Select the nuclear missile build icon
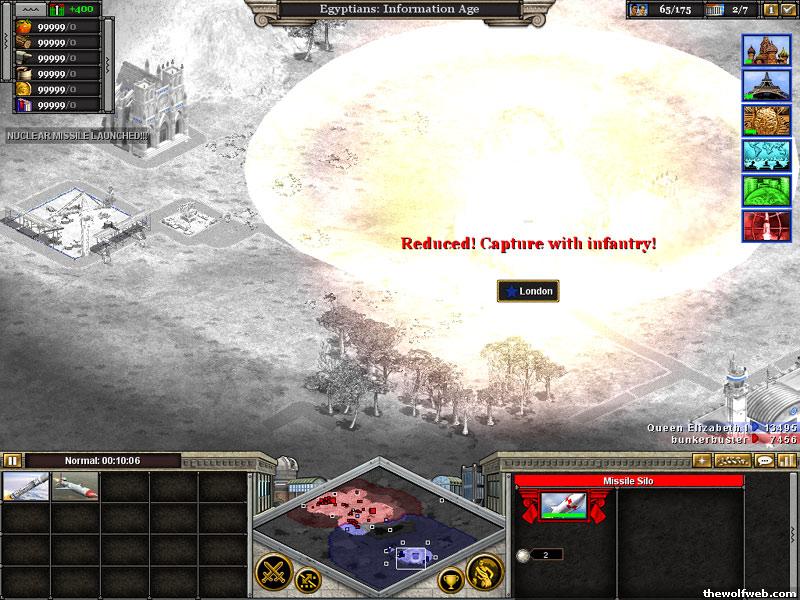Viewport: 800px width, 600px height. [x=25, y=487]
